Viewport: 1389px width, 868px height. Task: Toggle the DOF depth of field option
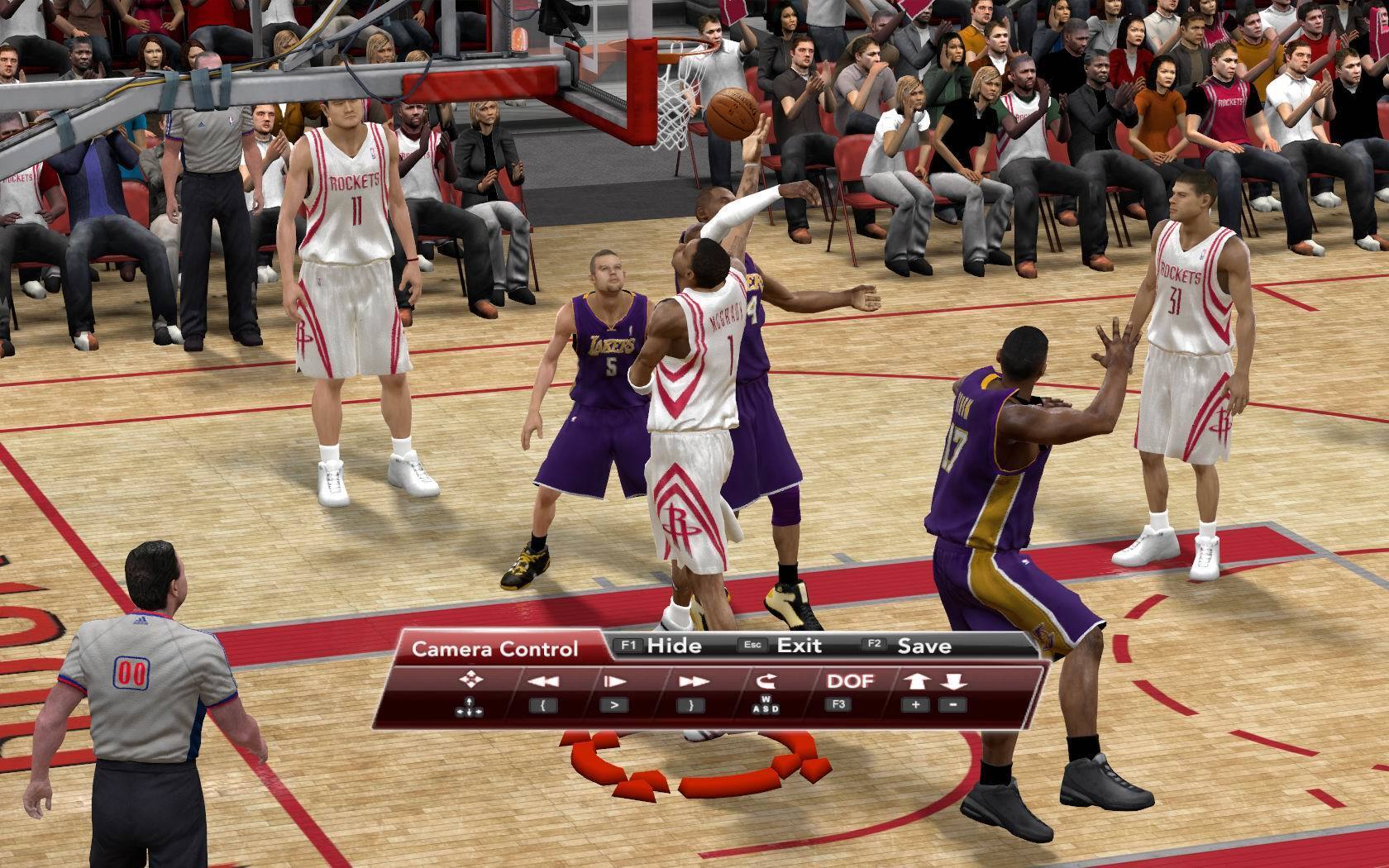pyautogui.click(x=850, y=681)
